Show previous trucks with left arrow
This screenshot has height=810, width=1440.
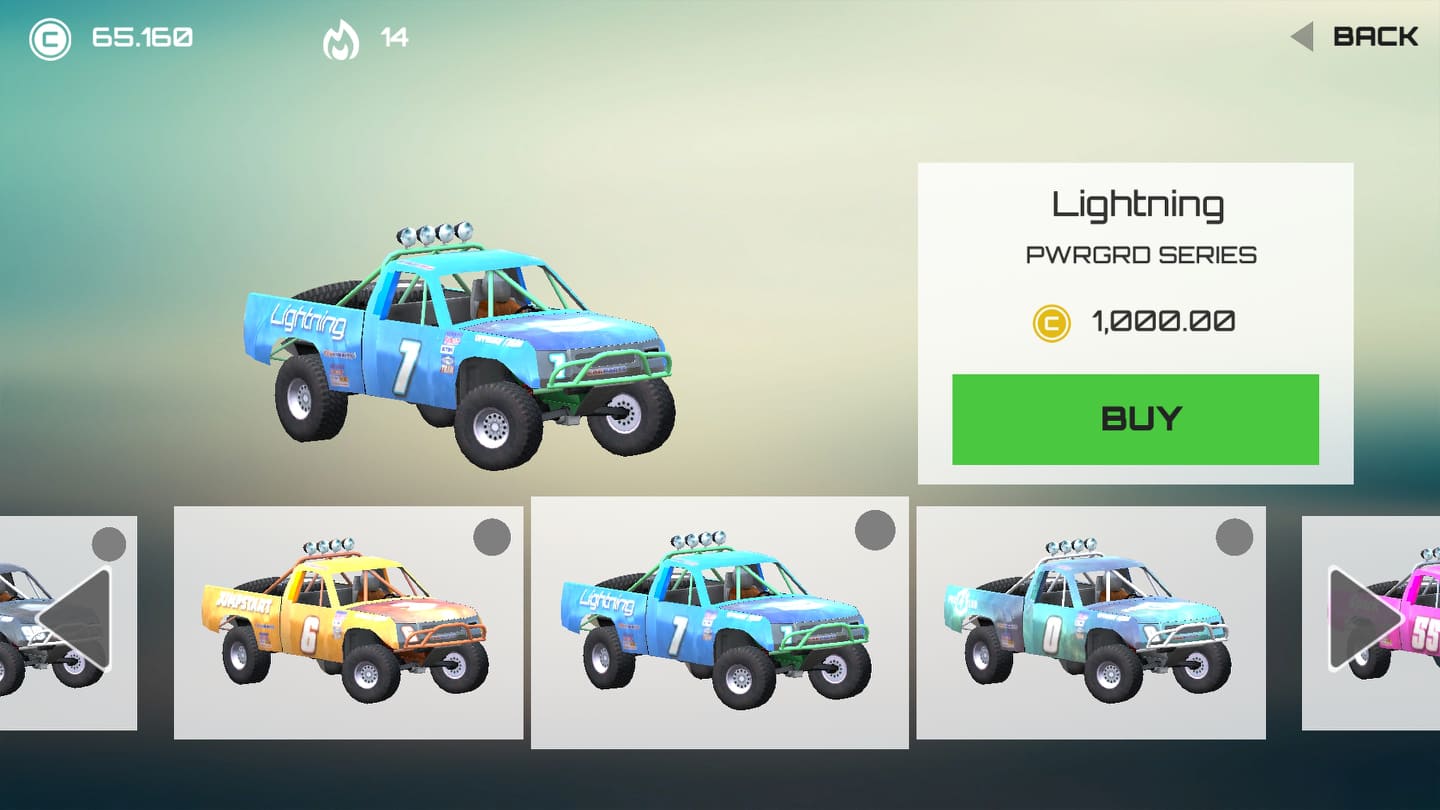(x=76, y=618)
